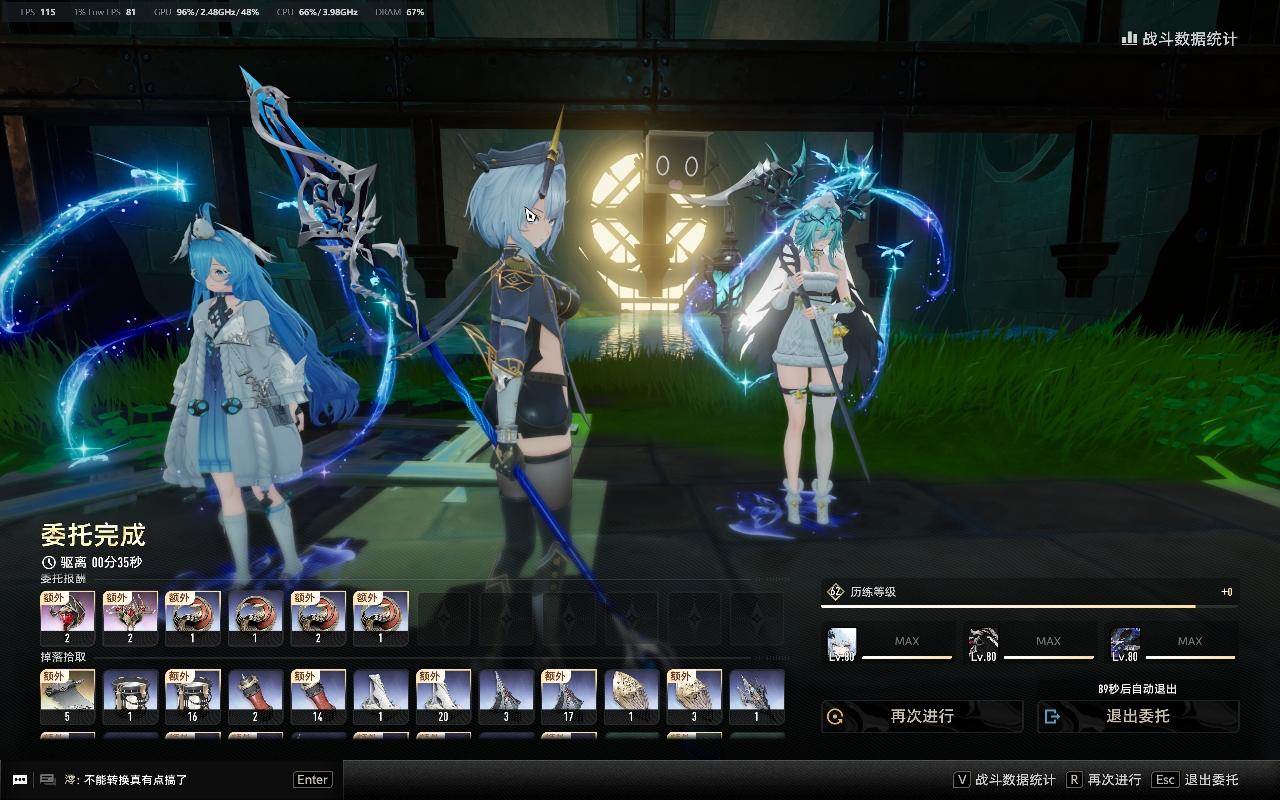Inspect the golden shield drop with count 3

pyautogui.click(x=694, y=696)
